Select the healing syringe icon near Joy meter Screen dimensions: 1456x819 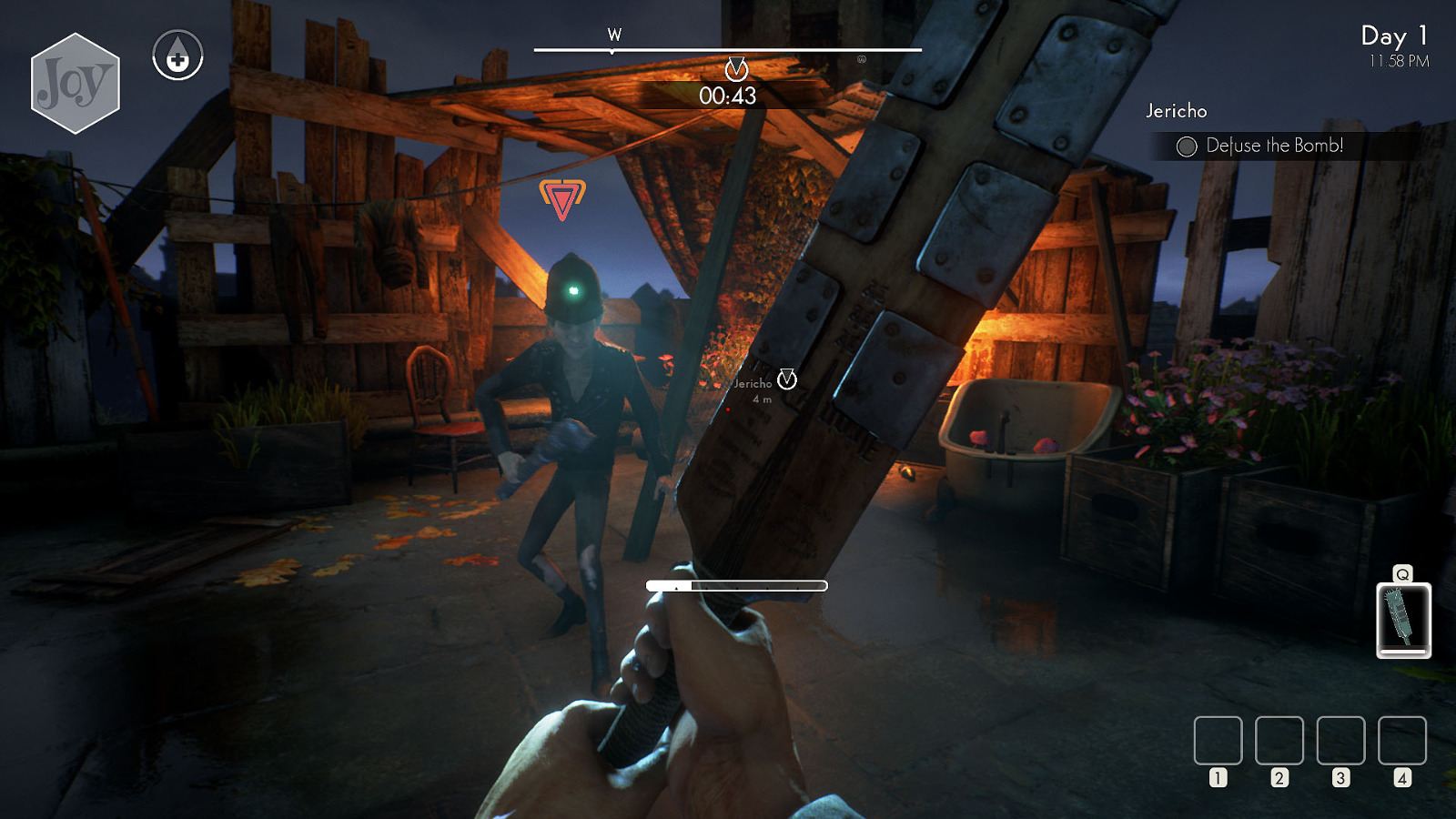(x=178, y=56)
